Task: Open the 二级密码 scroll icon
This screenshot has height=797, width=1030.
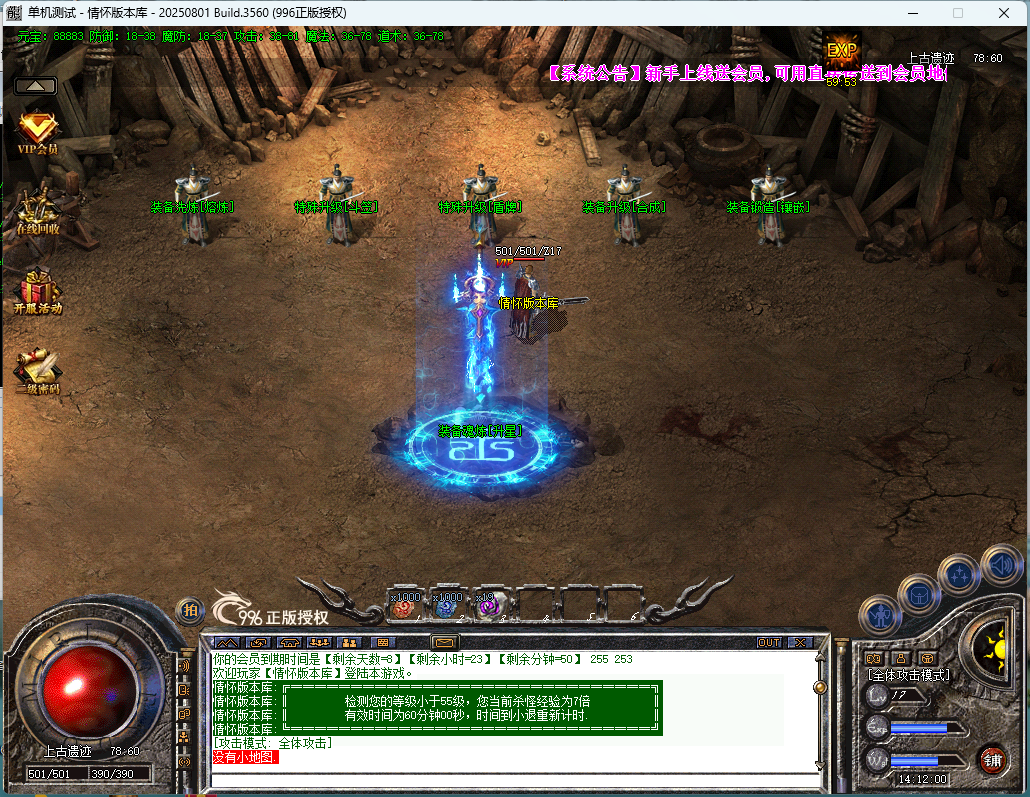Action: (x=38, y=370)
